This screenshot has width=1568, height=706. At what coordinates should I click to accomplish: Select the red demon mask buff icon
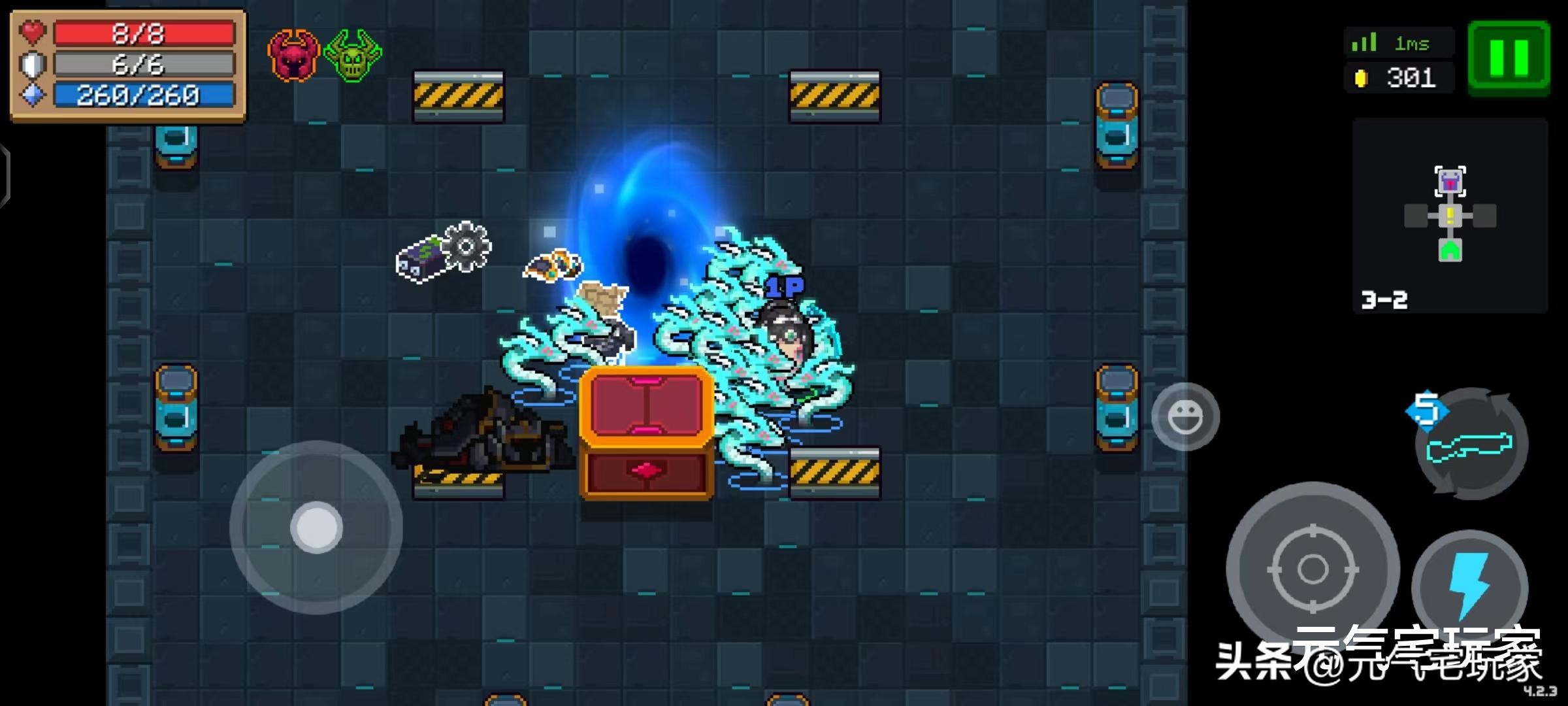(x=293, y=55)
